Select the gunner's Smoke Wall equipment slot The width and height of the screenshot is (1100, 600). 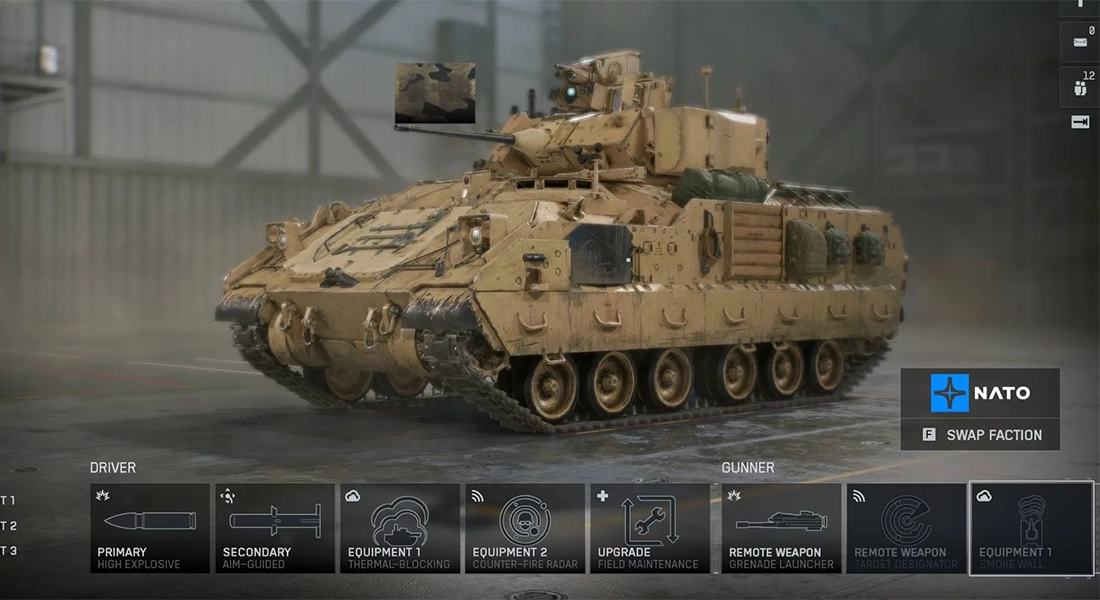click(1031, 528)
